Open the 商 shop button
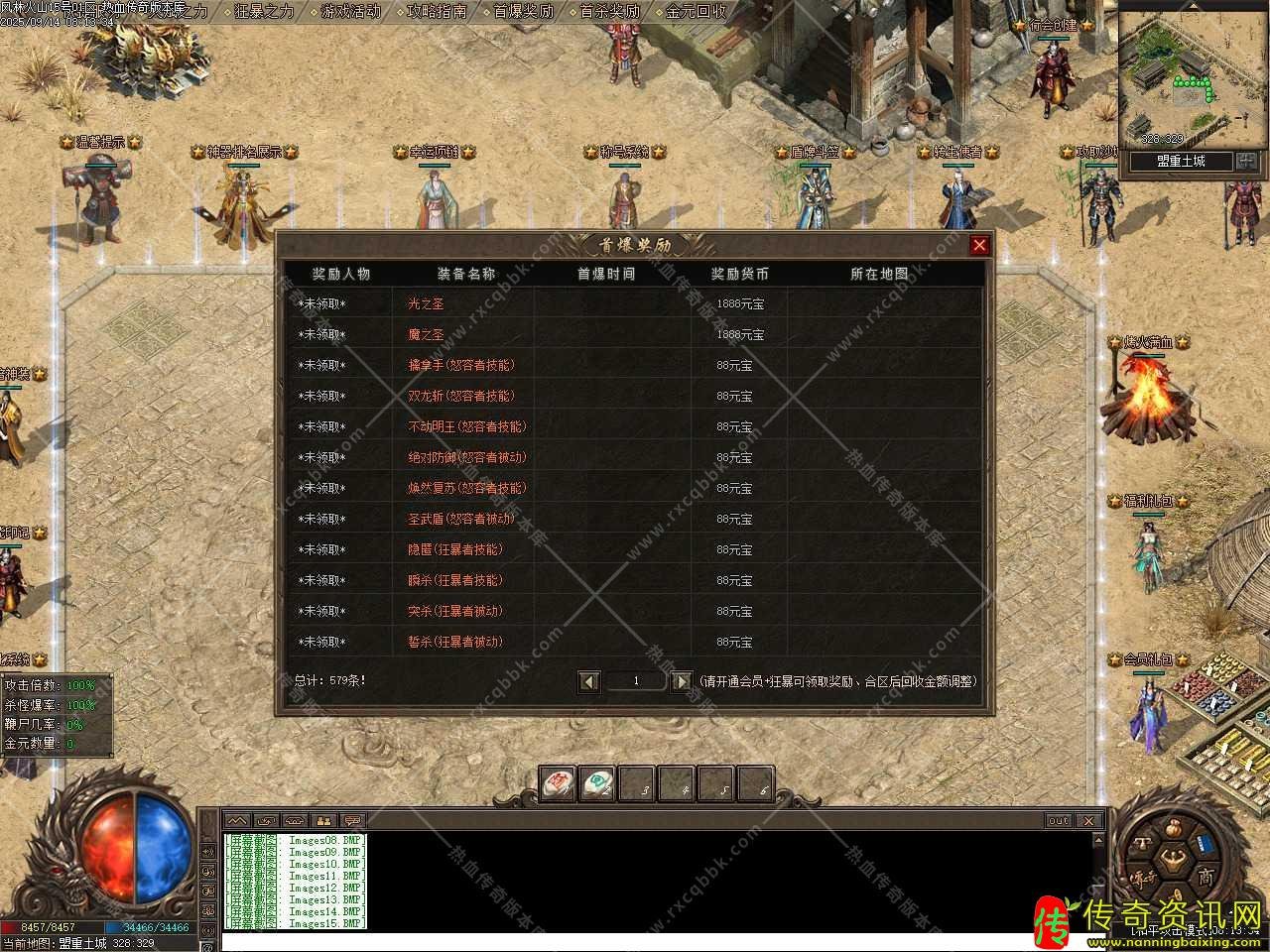Viewport: 1270px width, 952px height. (x=1205, y=877)
